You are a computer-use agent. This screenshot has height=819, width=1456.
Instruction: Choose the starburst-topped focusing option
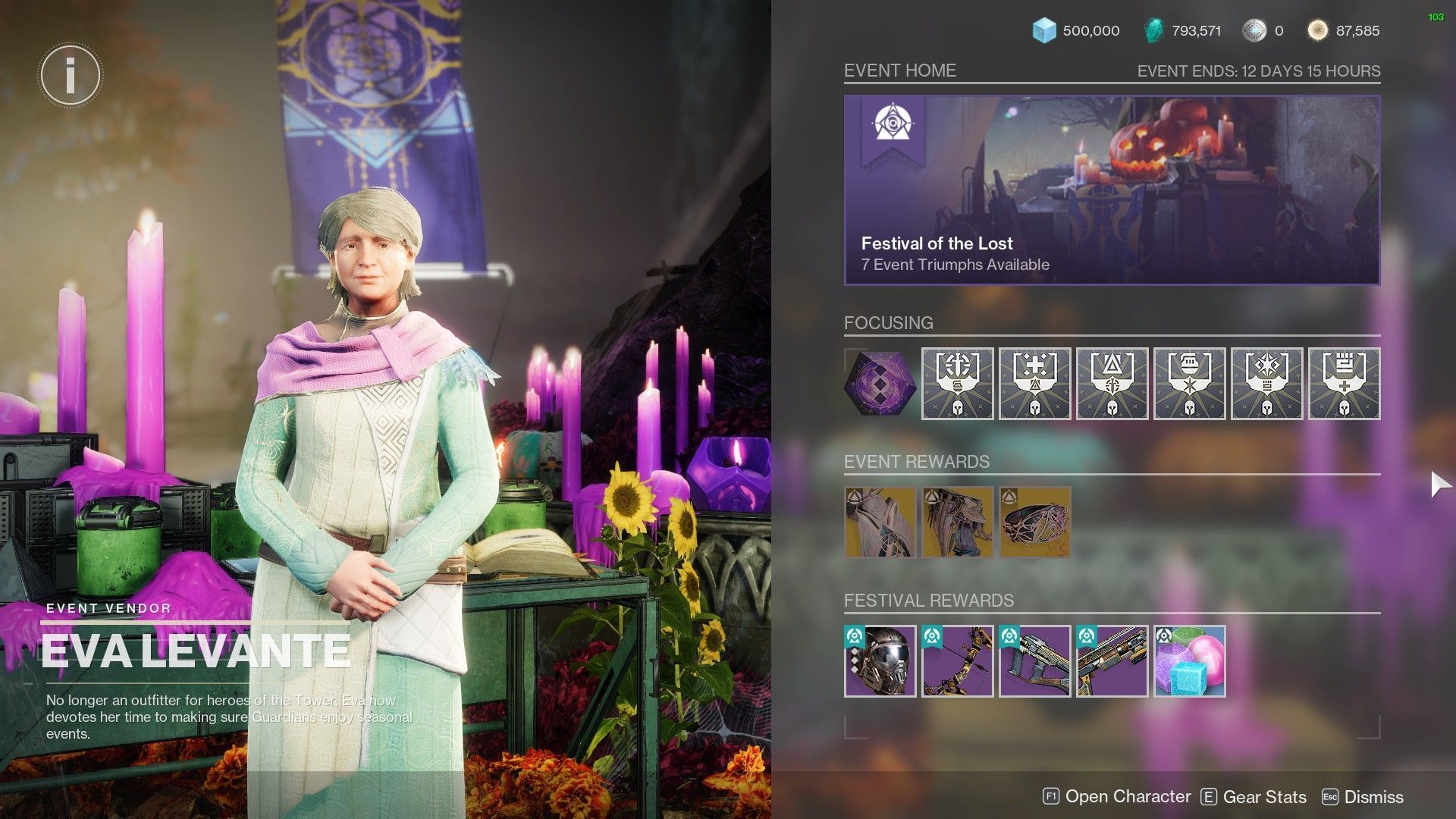tap(1266, 384)
